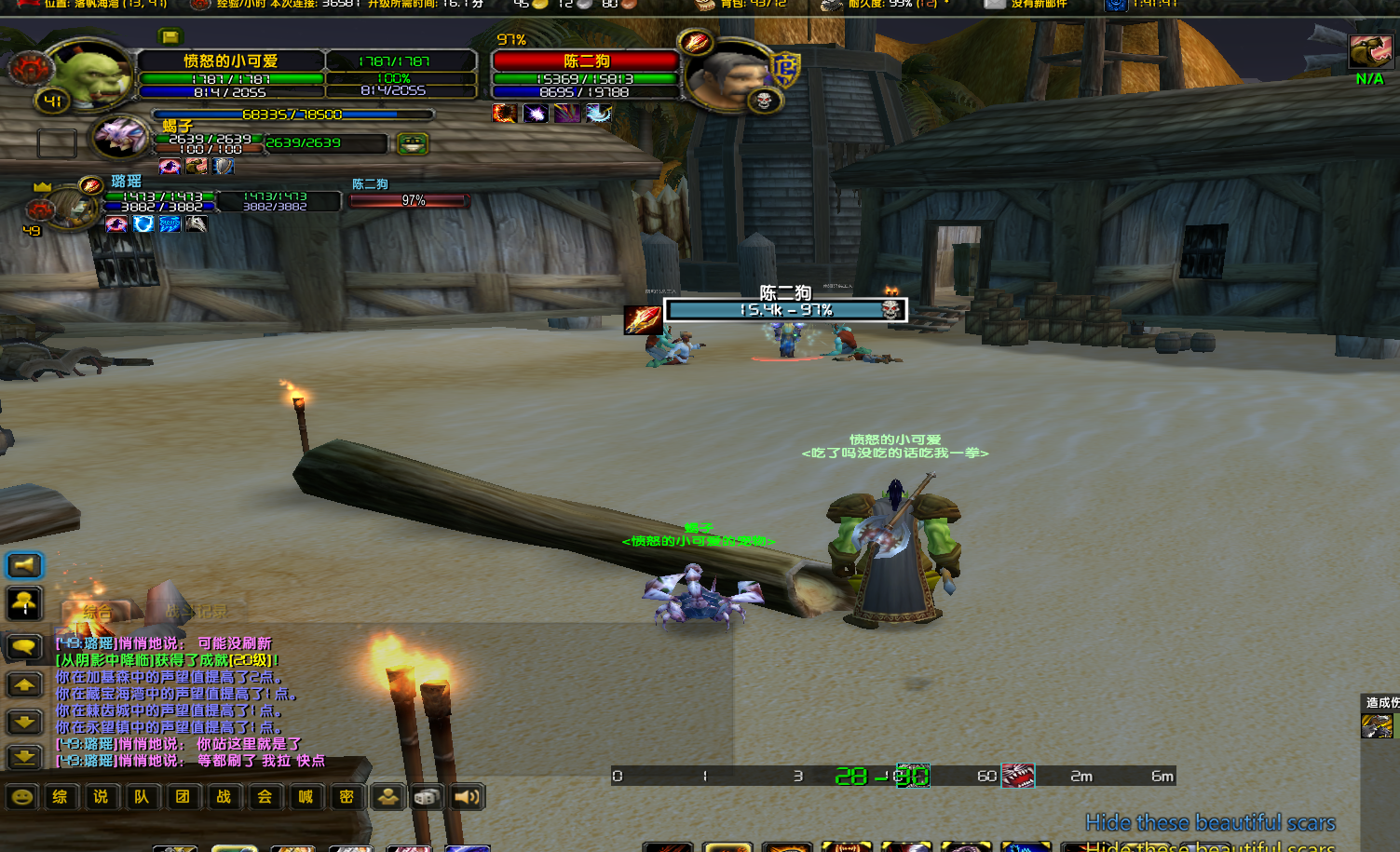
Task: Select the orc player portrait
Action: (93, 74)
